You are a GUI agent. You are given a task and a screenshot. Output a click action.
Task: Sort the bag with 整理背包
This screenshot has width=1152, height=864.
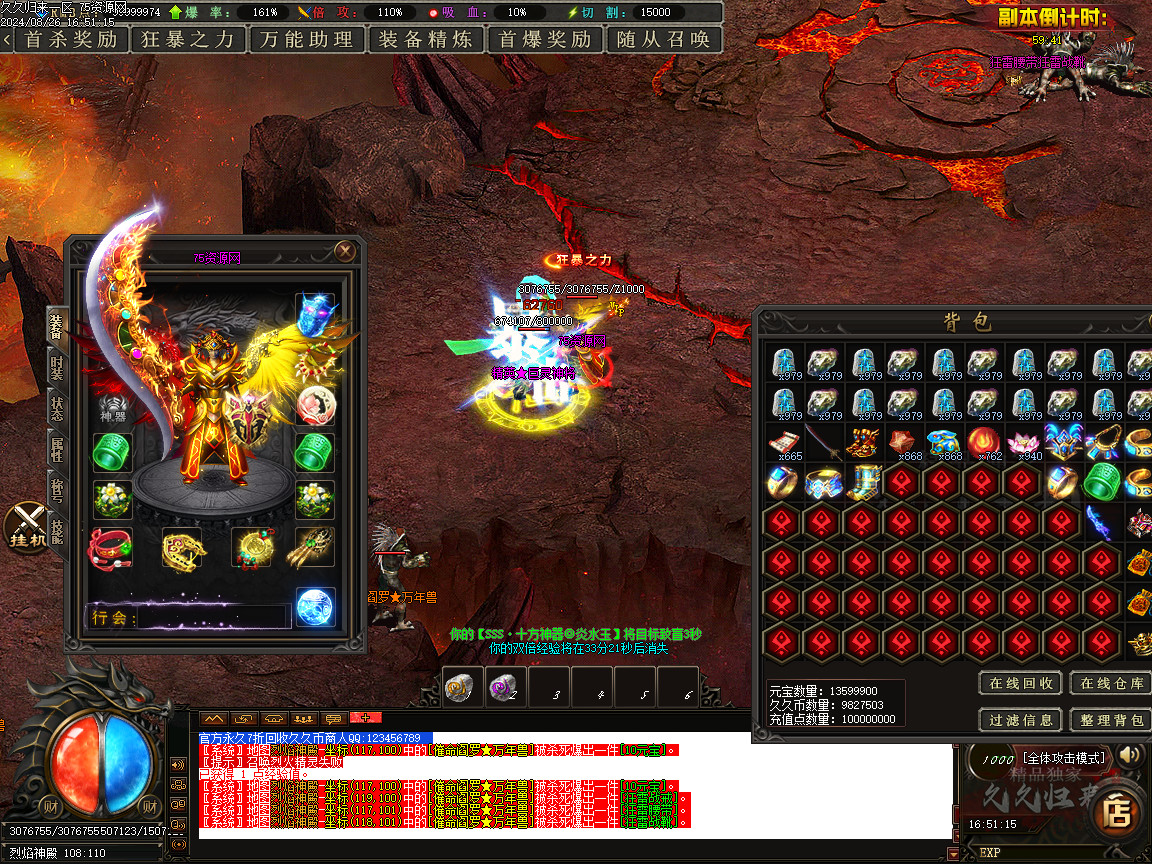pos(1111,720)
